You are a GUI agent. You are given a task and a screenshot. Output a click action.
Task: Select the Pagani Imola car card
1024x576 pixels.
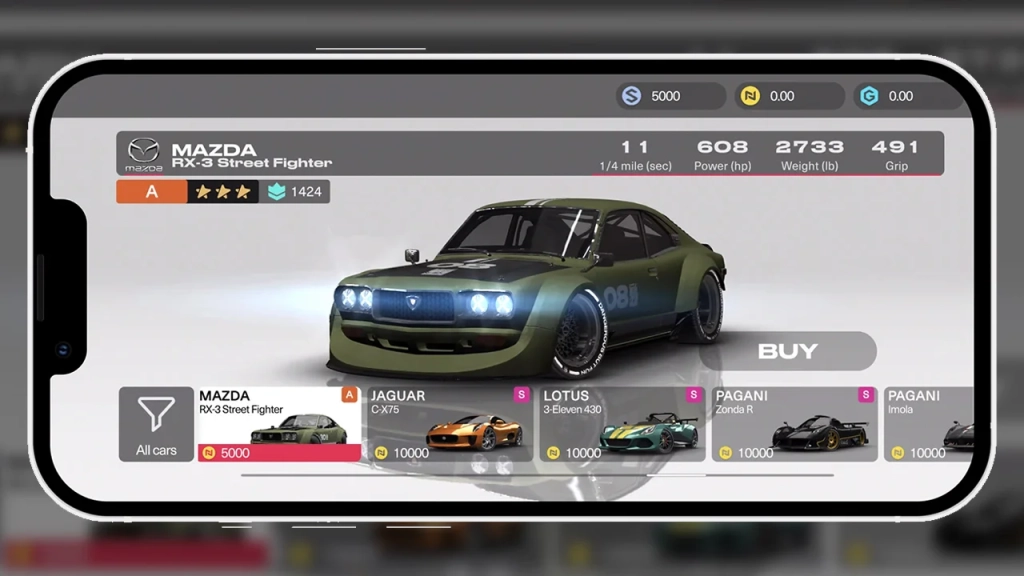pyautogui.click(x=928, y=424)
